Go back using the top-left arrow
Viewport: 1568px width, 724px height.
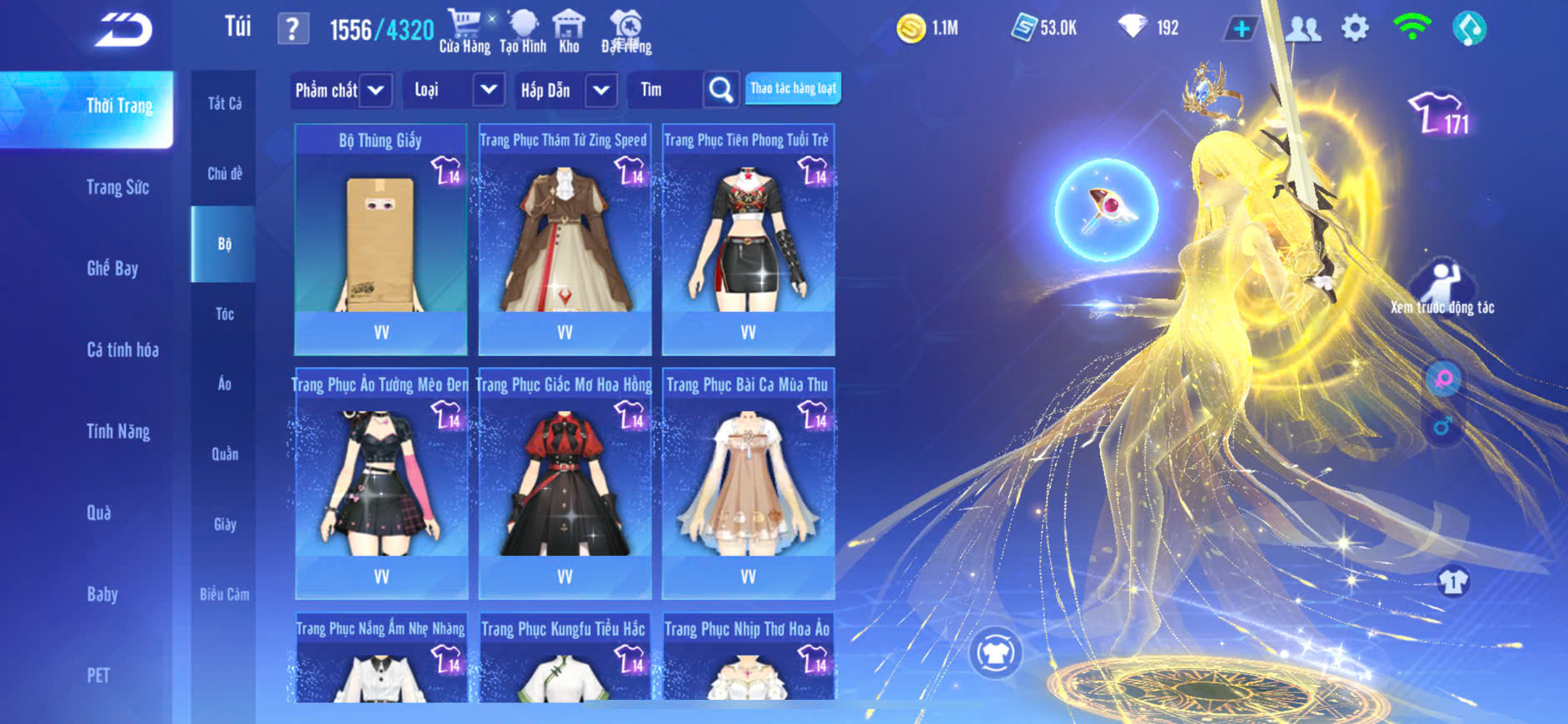click(123, 30)
